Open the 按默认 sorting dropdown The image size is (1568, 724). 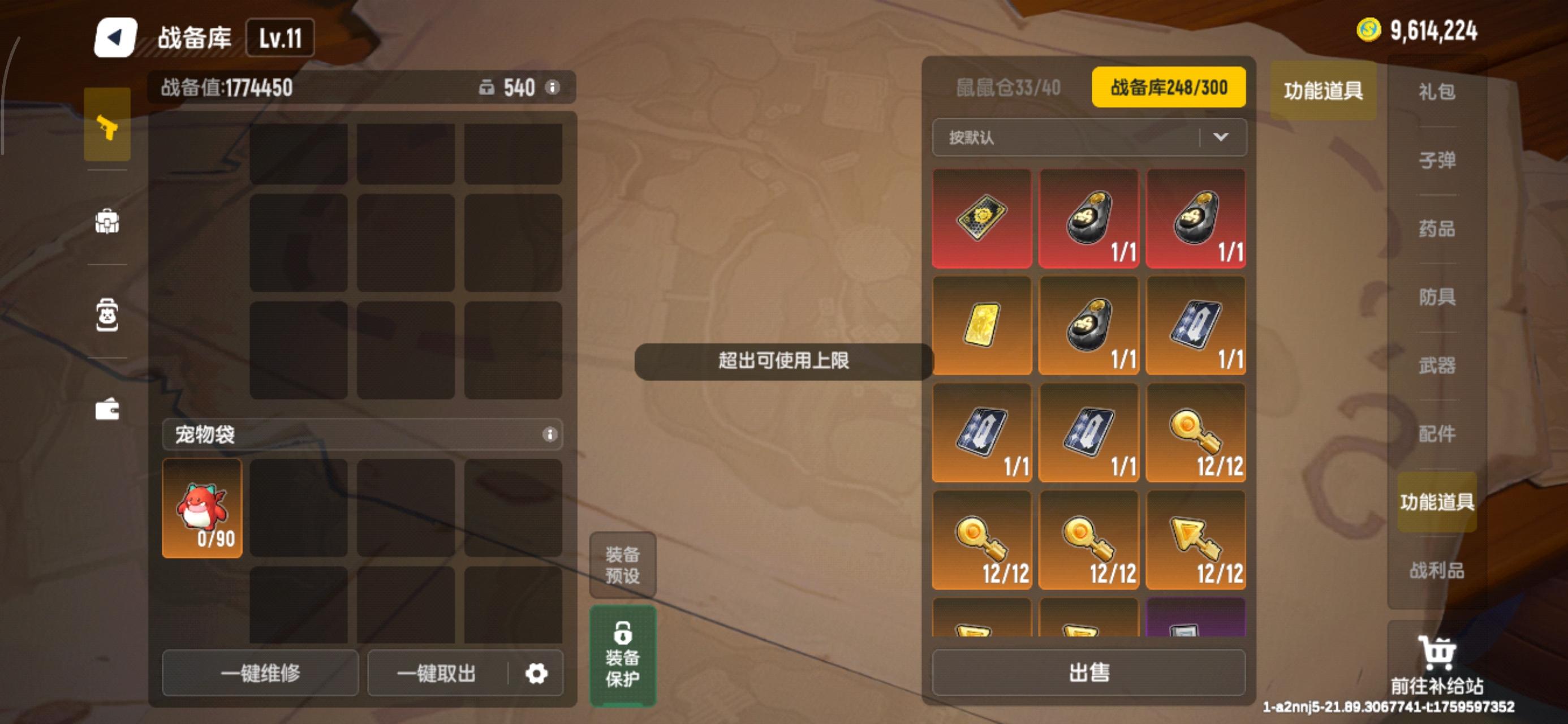pos(1089,137)
